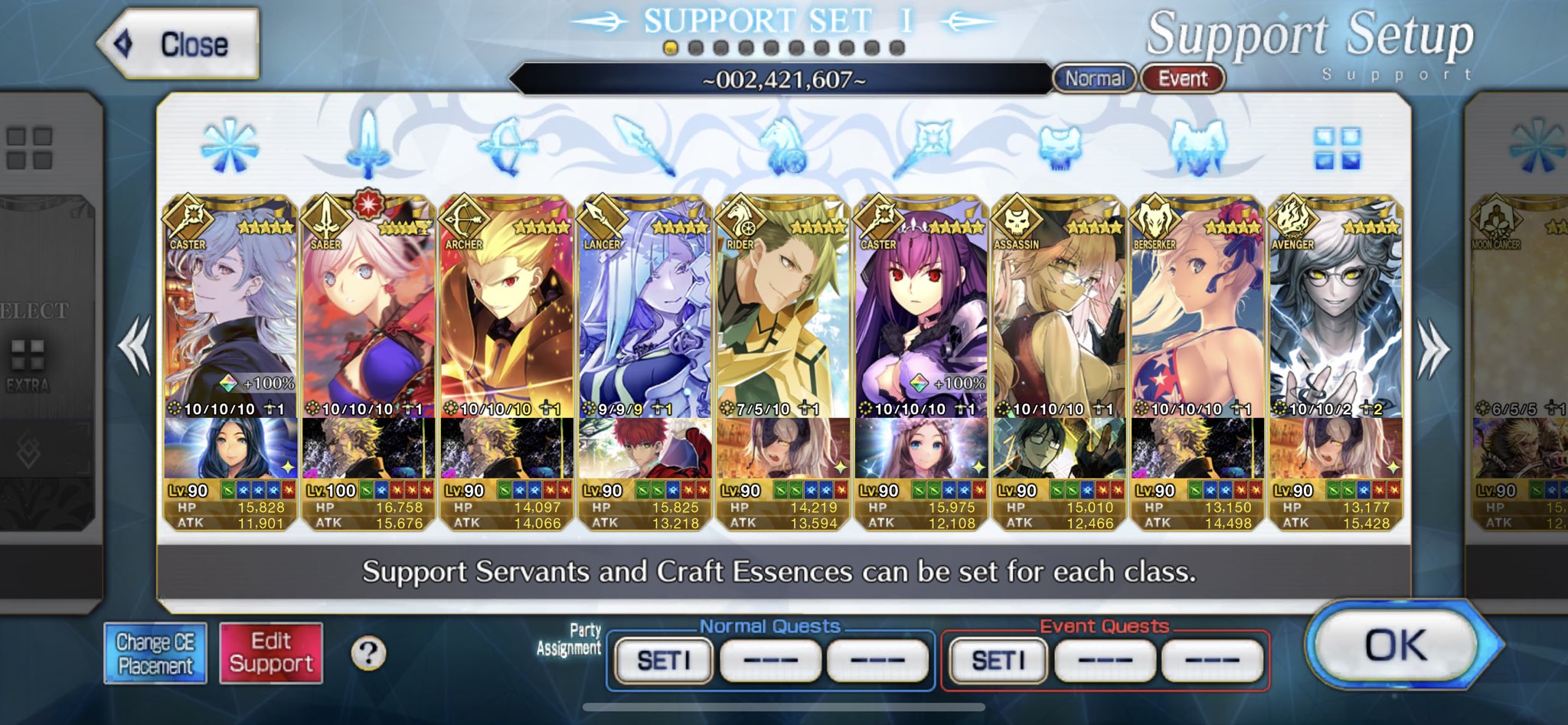Image resolution: width=1568 pixels, height=725 pixels.
Task: Select the Archer bow class icon
Action: tap(508, 144)
